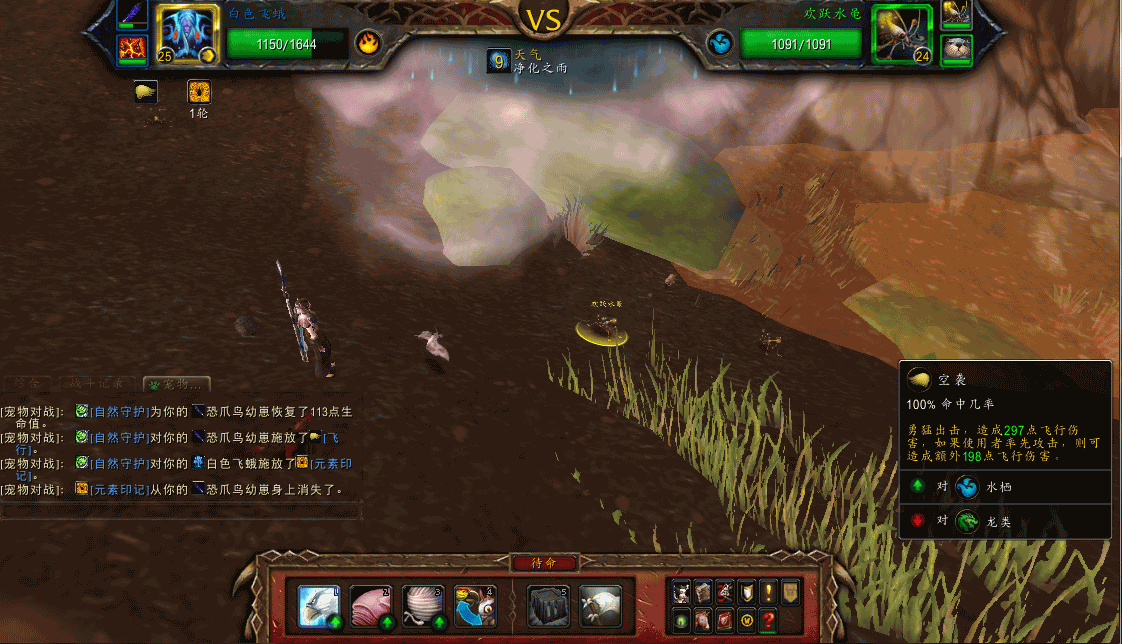Open the yellow exclamation quest log button
This screenshot has height=644, width=1122.
(x=767, y=592)
